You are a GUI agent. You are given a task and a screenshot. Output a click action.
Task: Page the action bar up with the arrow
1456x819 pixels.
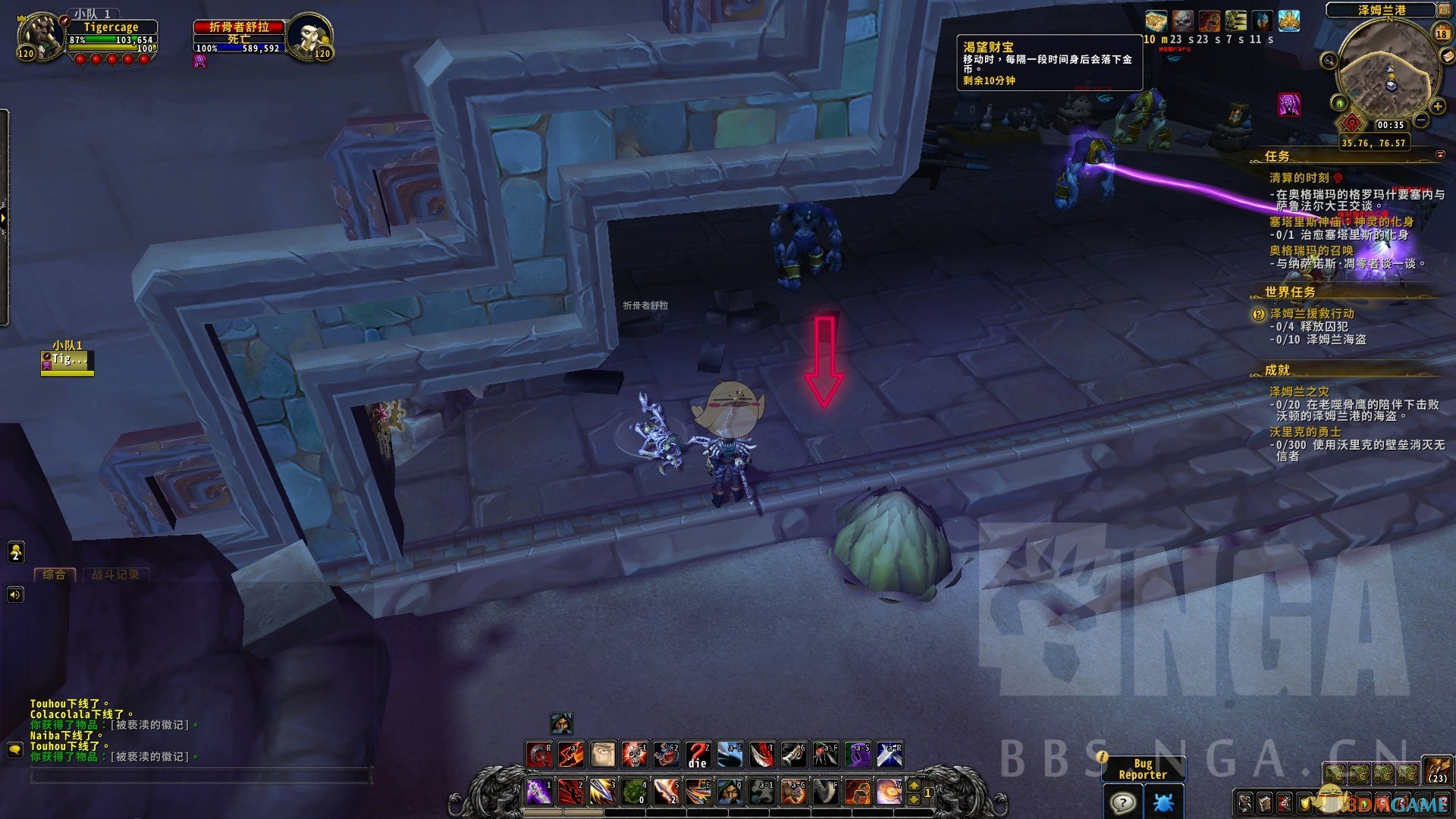click(x=914, y=786)
